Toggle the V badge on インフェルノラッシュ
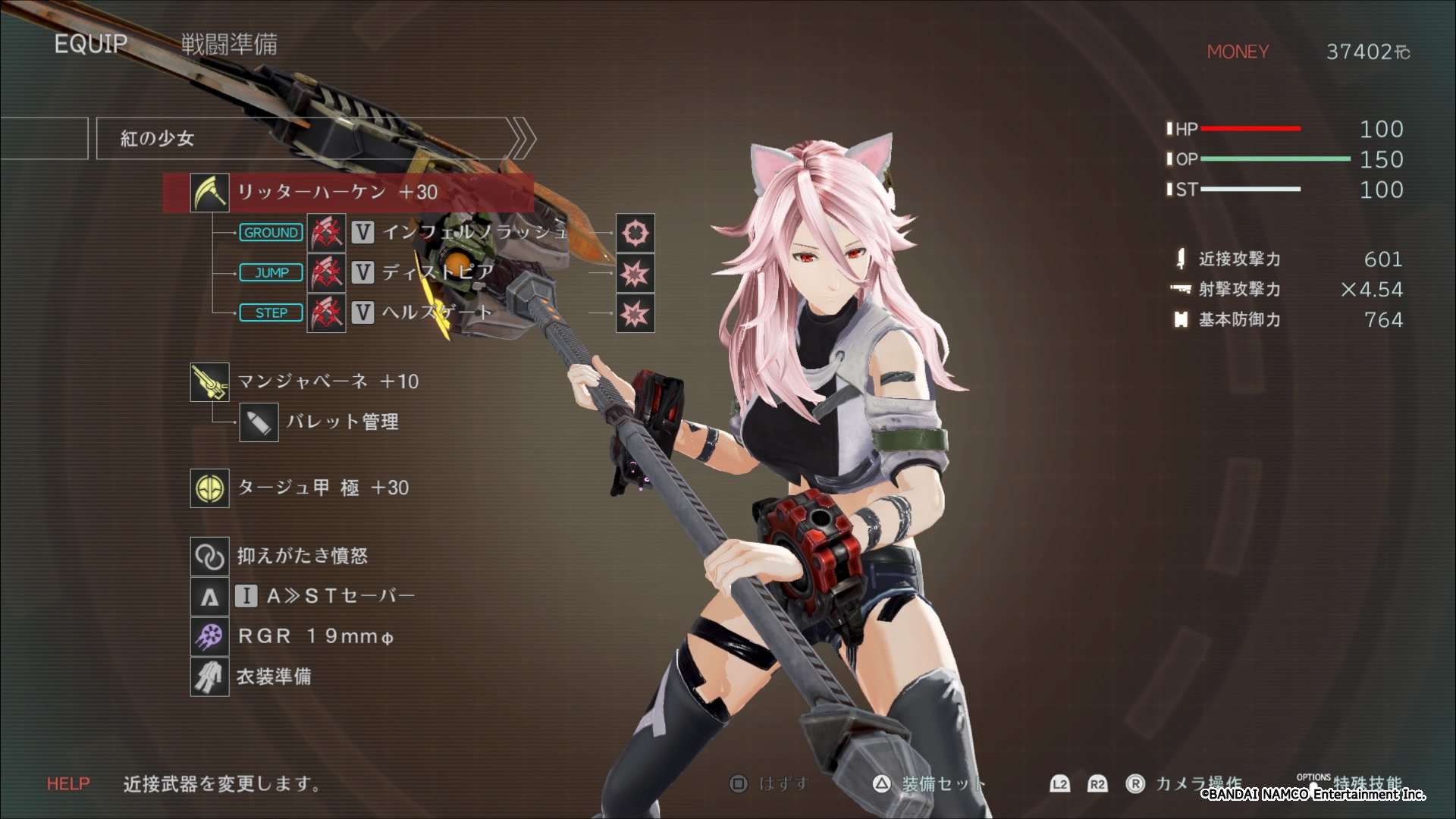Viewport: 1456px width, 819px height. click(363, 233)
